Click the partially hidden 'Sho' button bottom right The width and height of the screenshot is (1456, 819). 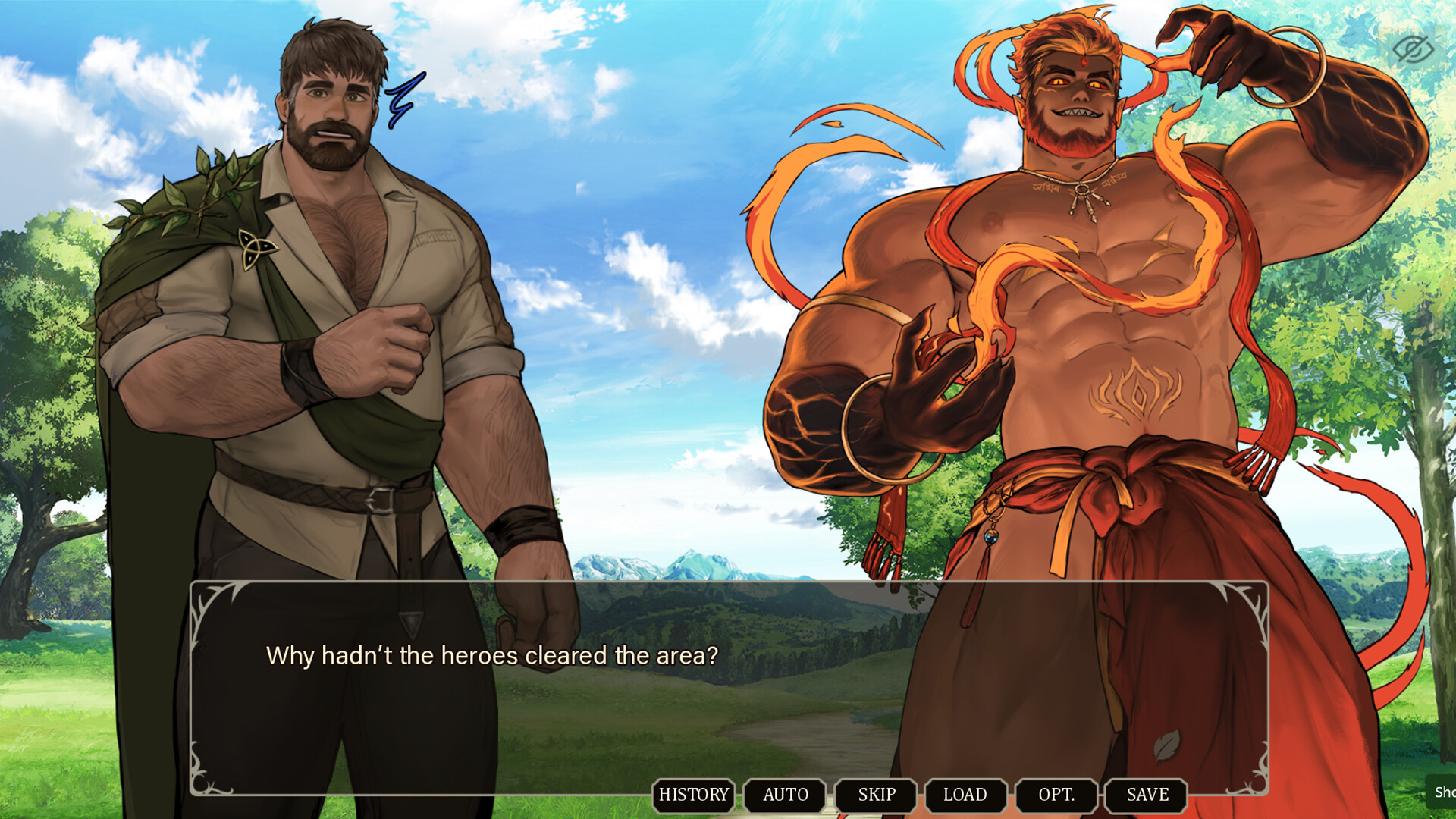1443,793
